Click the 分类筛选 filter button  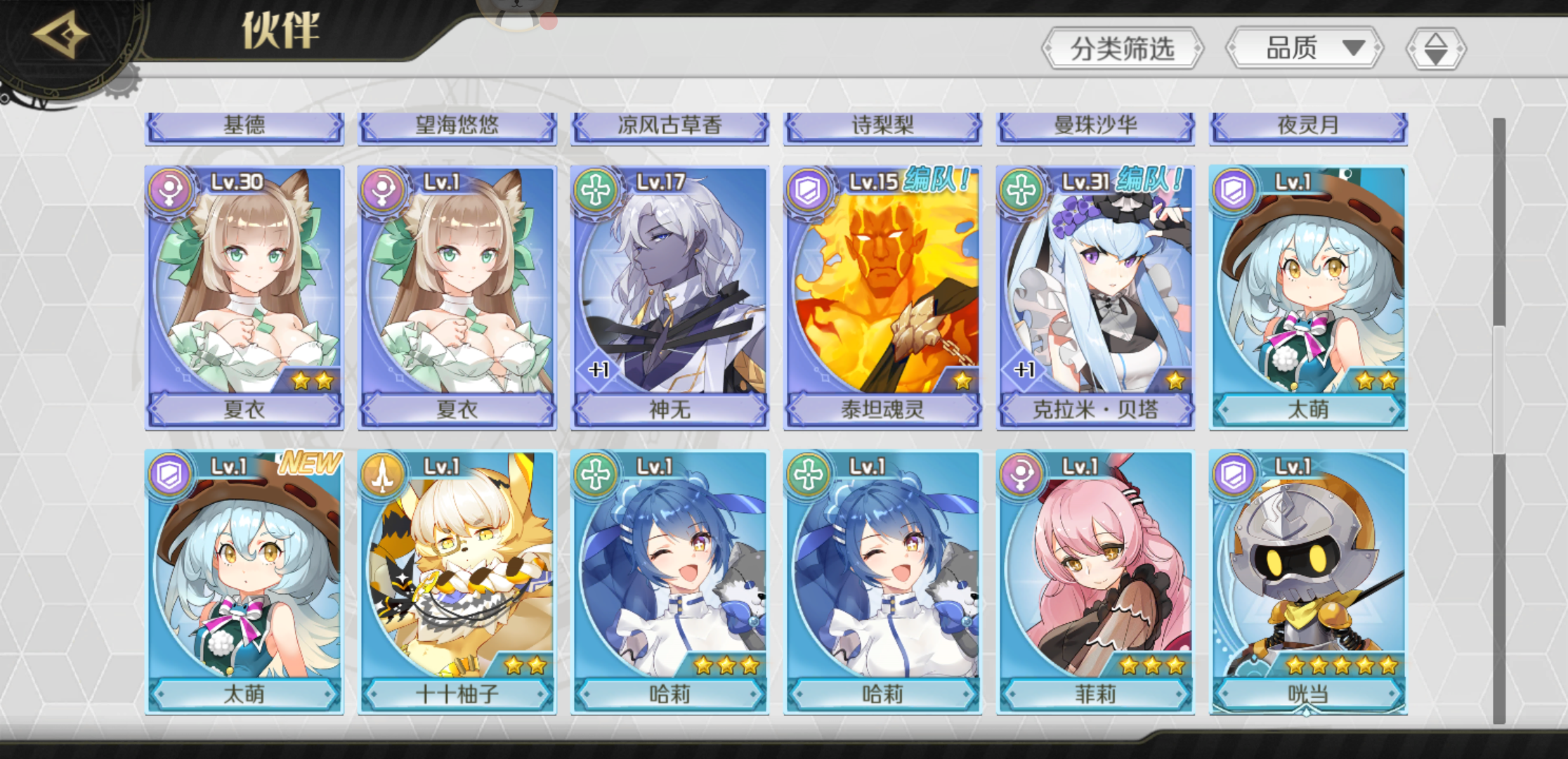tap(1124, 49)
